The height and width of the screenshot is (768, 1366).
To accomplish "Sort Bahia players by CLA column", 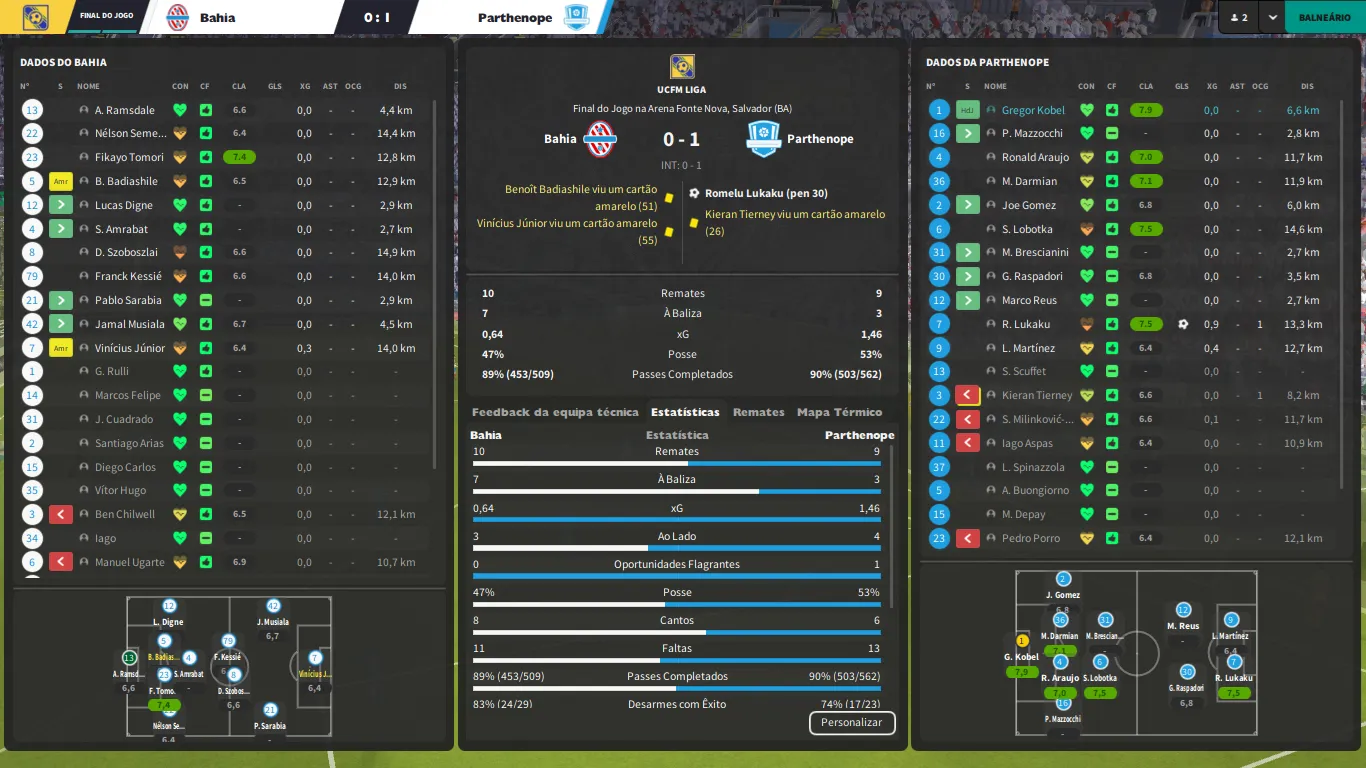I will click(239, 86).
